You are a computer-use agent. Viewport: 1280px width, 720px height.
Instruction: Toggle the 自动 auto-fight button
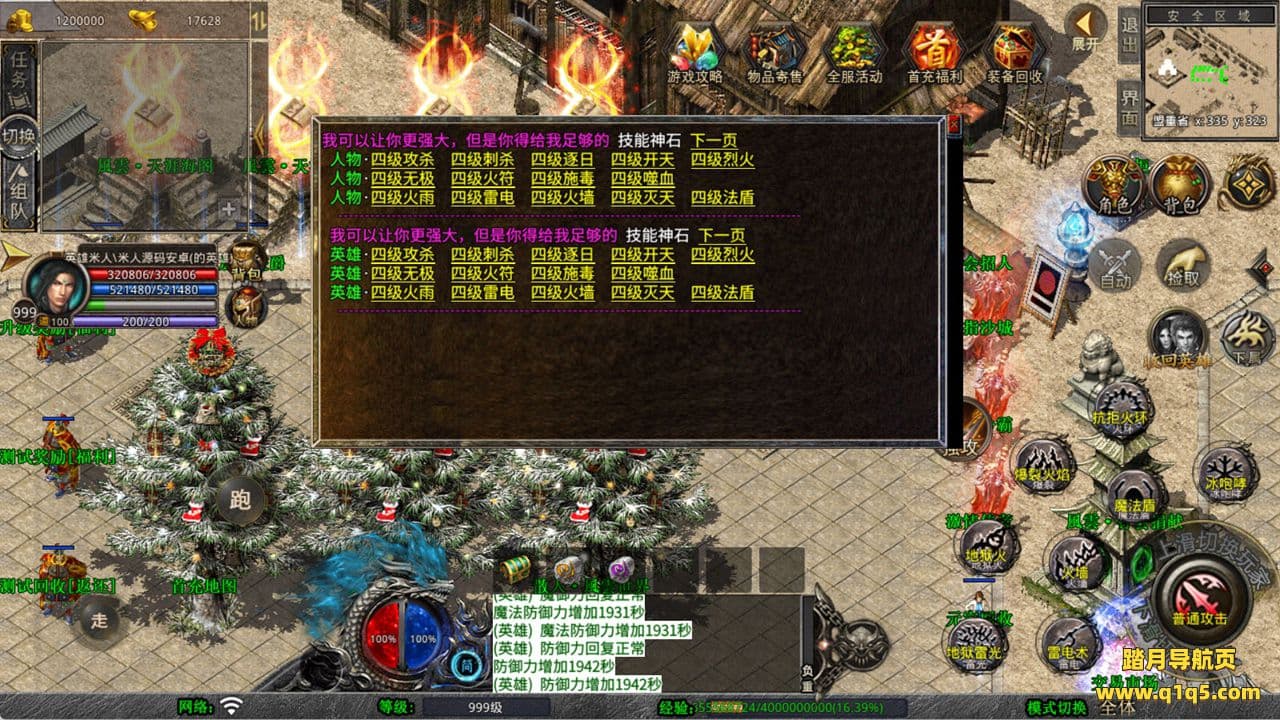(1114, 267)
